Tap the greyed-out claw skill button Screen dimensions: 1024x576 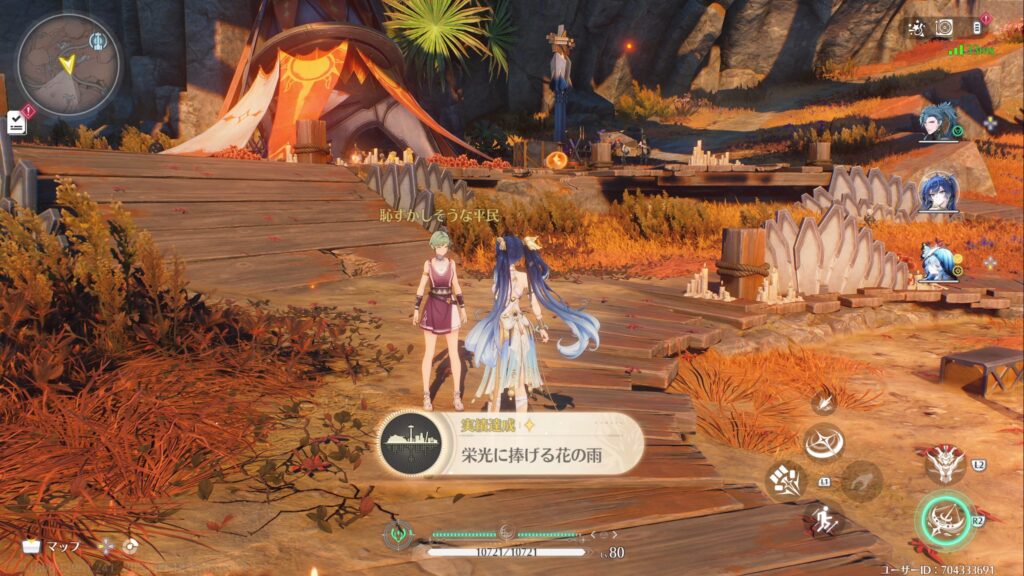[861, 481]
